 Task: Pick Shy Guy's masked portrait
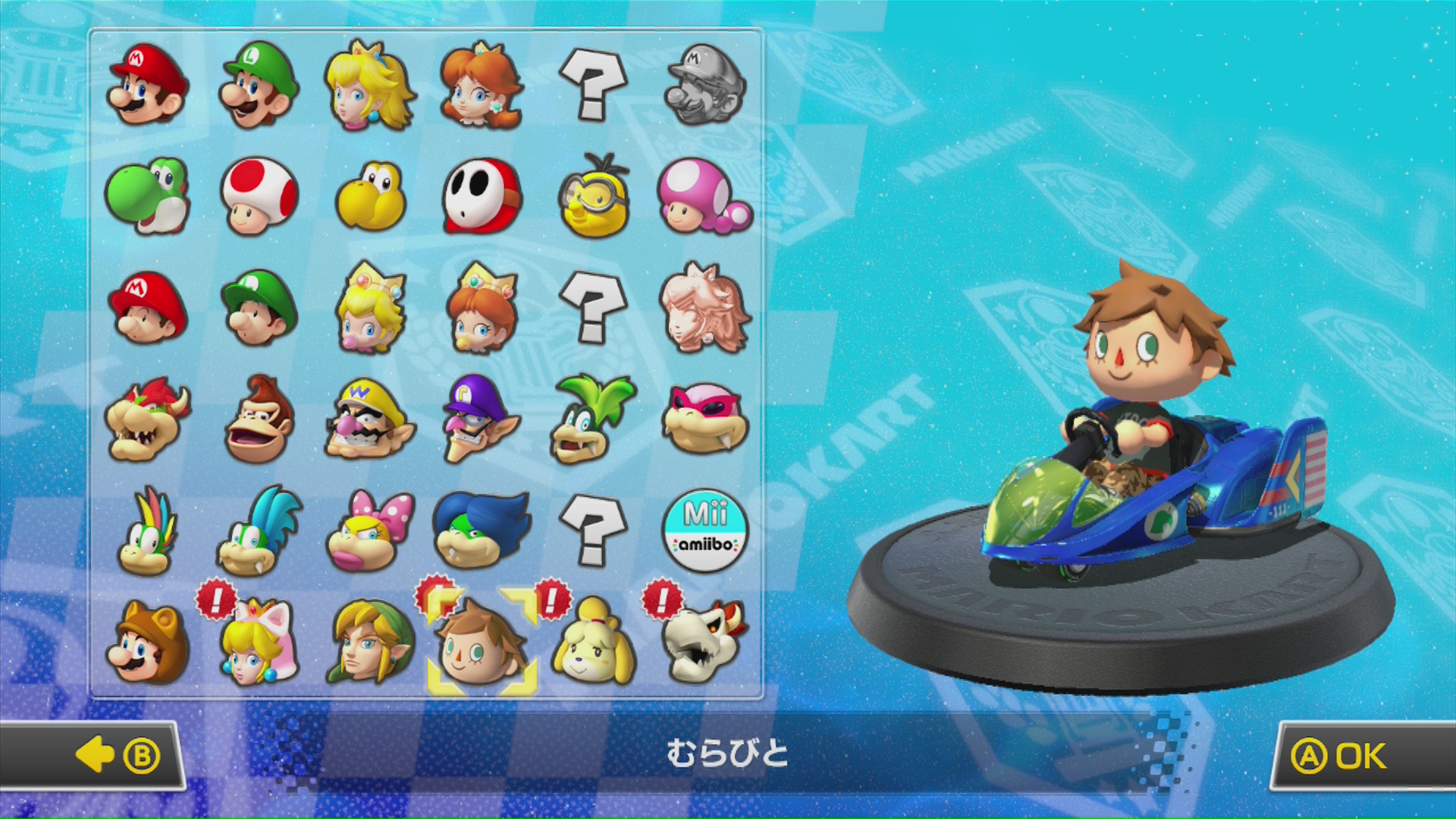482,196
